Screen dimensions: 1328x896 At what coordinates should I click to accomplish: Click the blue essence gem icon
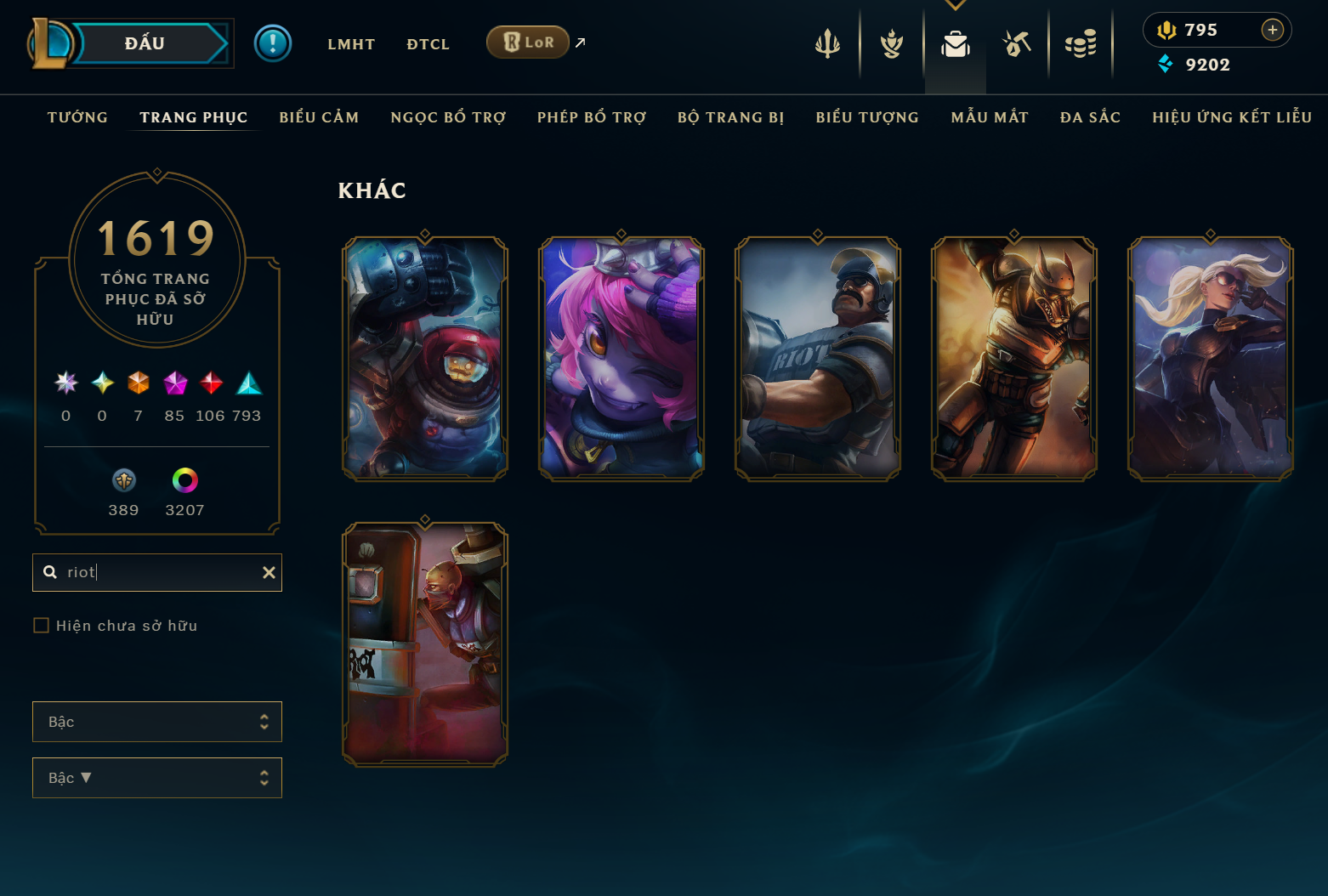pyautogui.click(x=1166, y=65)
